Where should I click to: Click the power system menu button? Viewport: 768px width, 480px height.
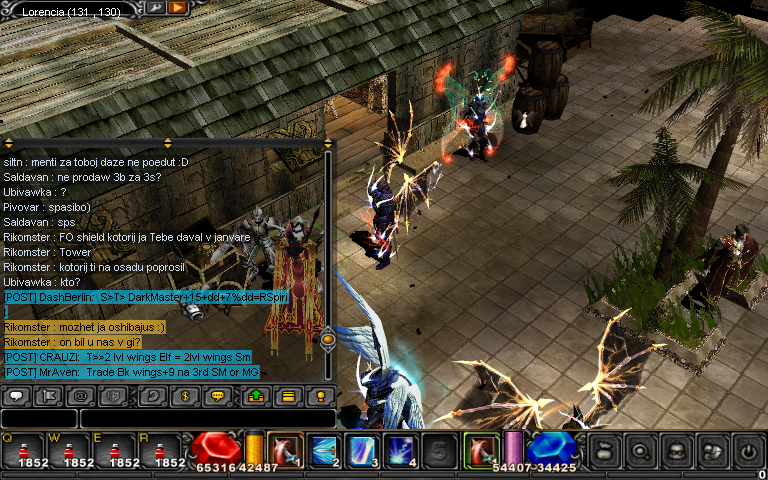coord(748,451)
